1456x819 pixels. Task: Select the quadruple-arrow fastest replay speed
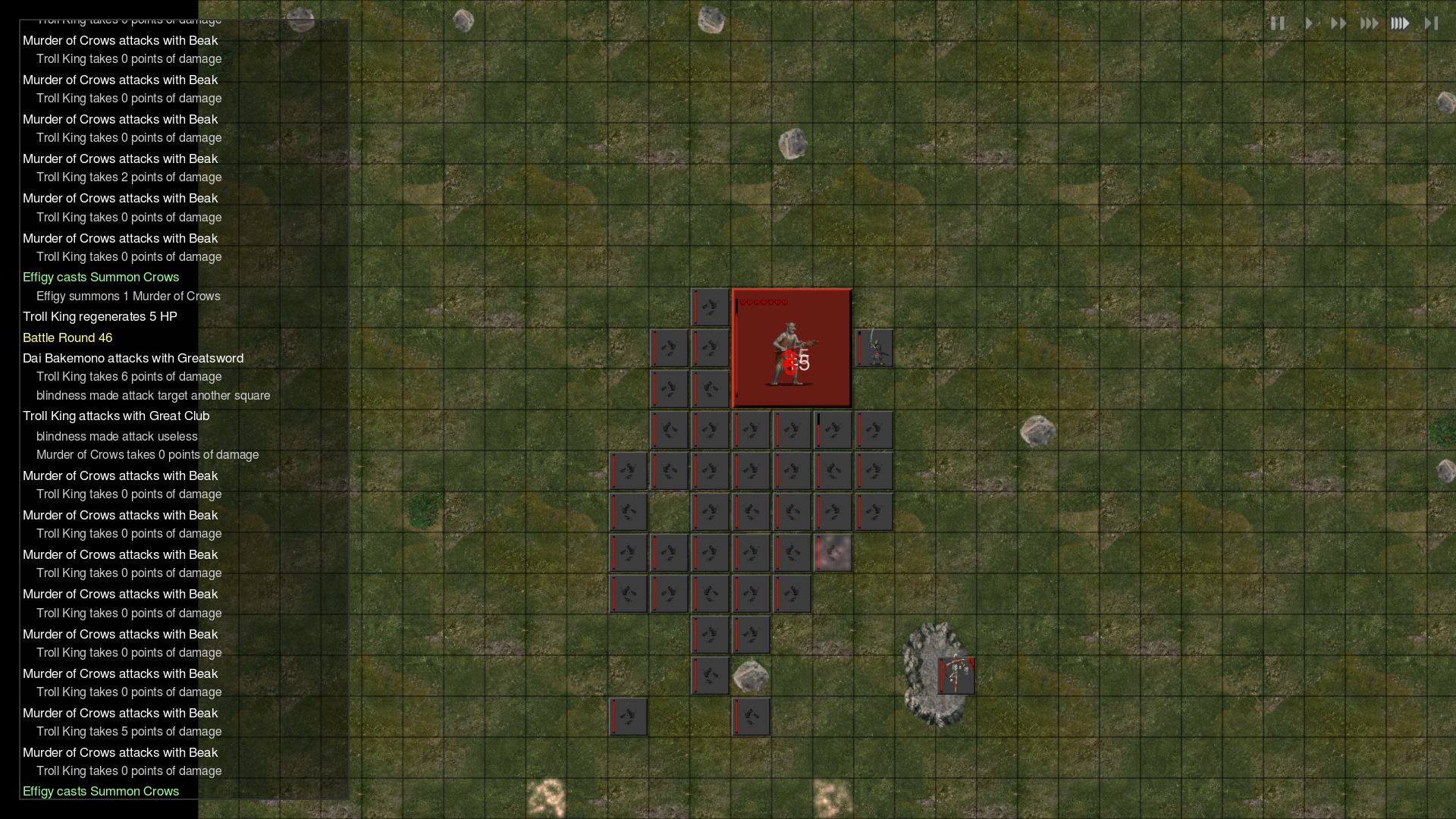1400,24
